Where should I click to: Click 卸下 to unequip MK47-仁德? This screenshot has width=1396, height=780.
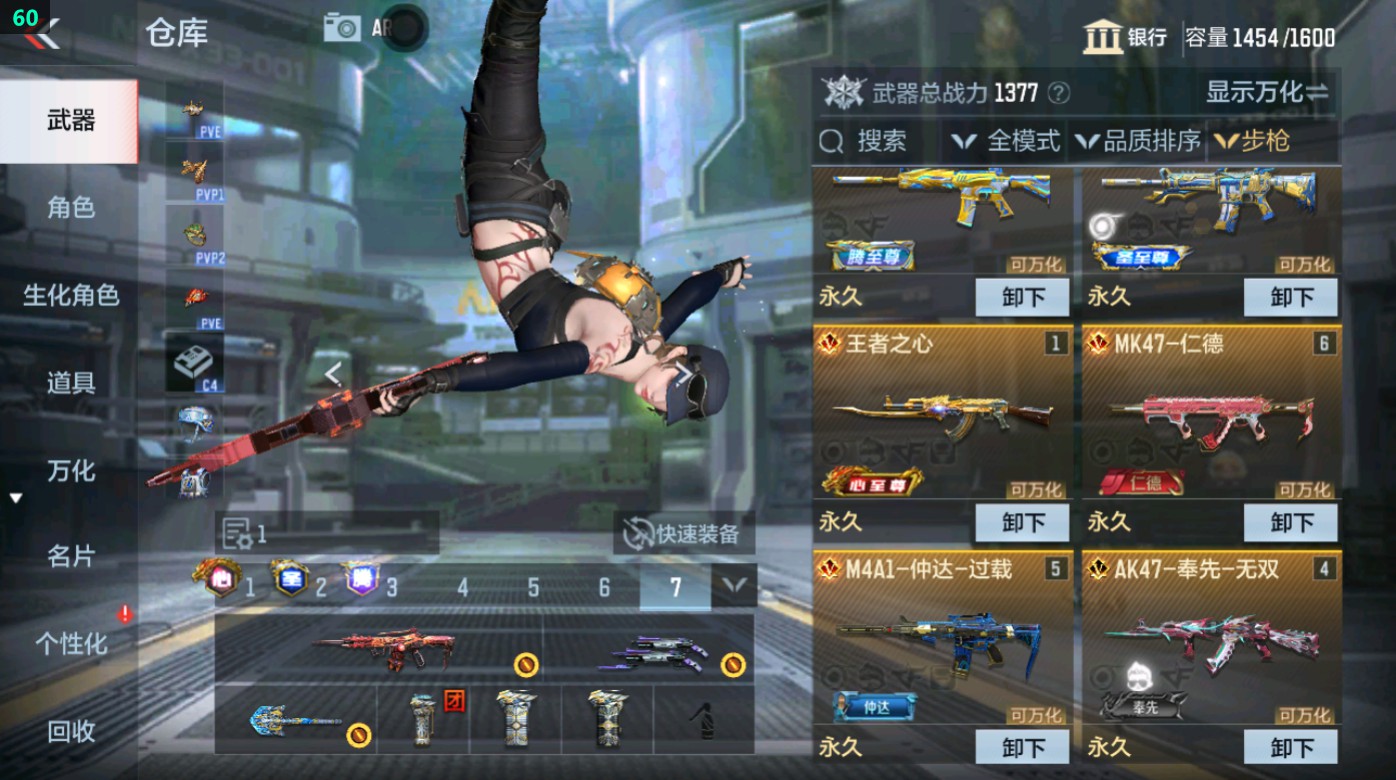(1291, 522)
